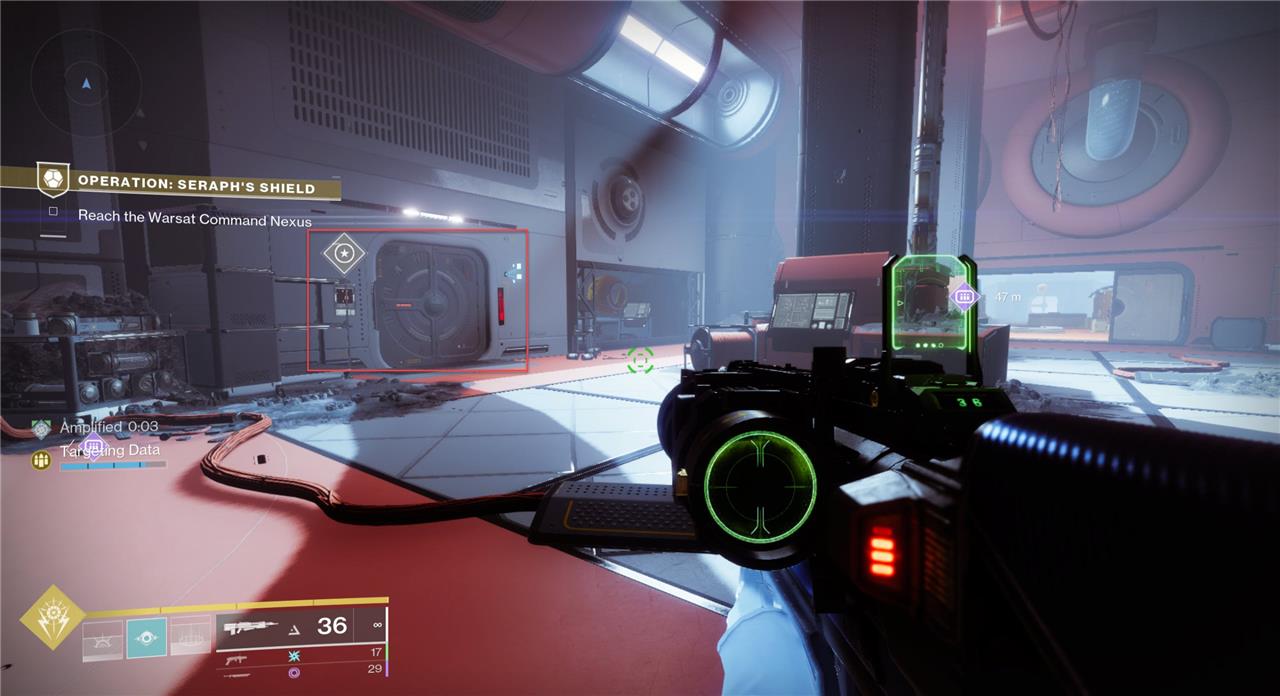Open the Operation: Seraph's Shield objective banner
Image resolution: width=1280 pixels, height=696 pixels.
(x=196, y=187)
